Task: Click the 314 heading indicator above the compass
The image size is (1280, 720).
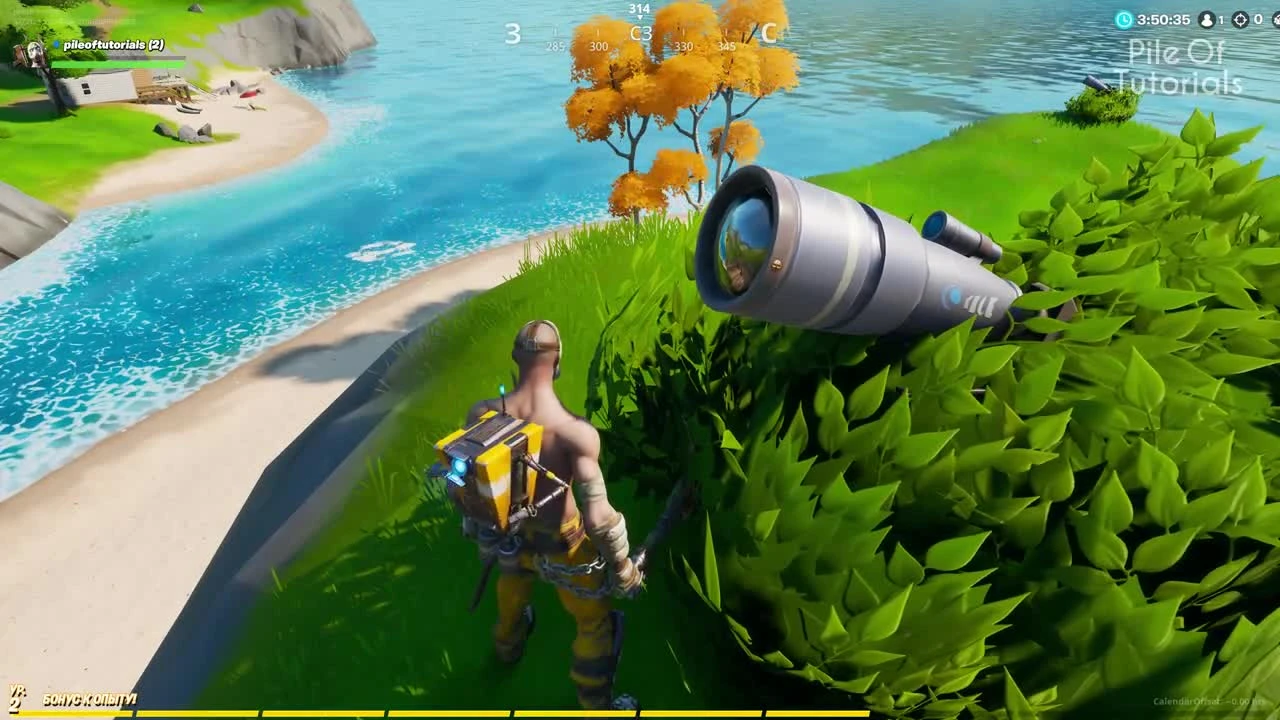Action: [x=639, y=8]
